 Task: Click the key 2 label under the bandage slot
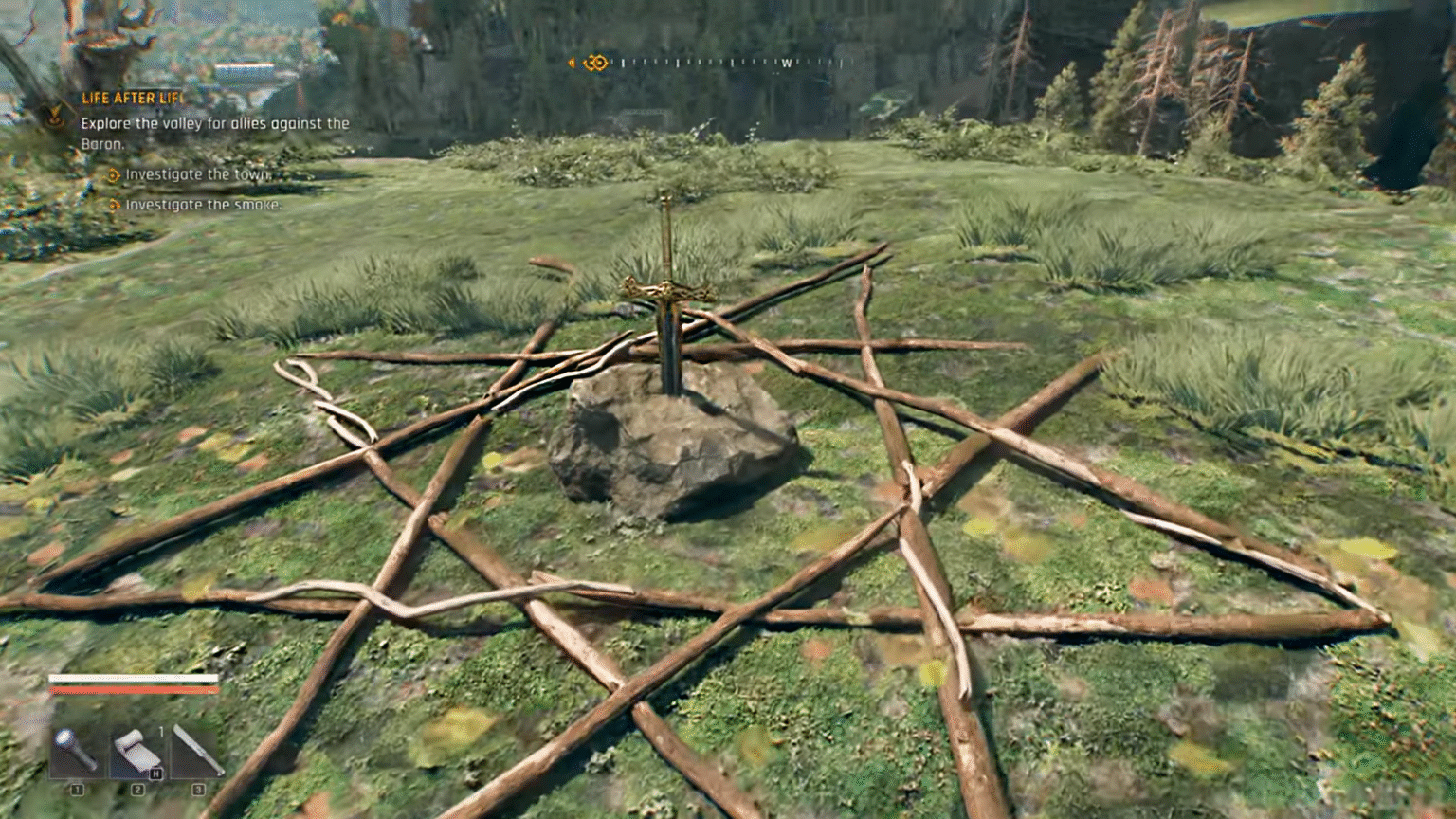click(137, 790)
